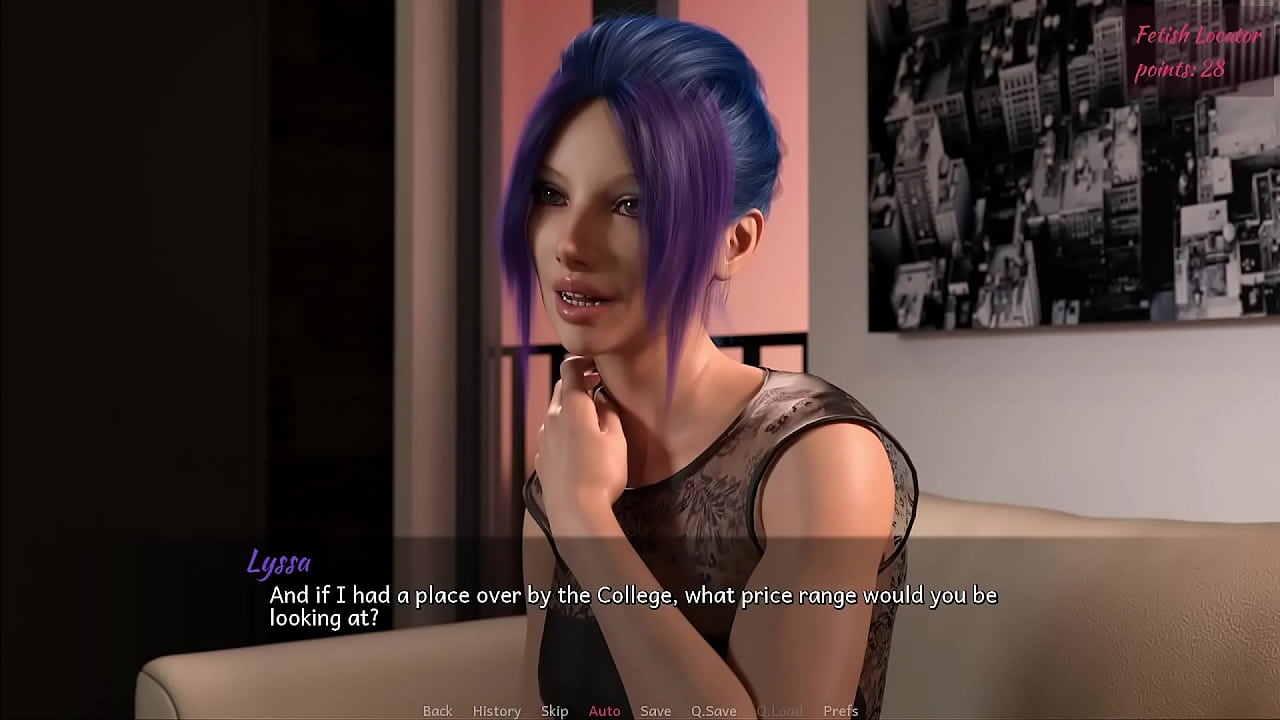
Task: Save your progress using the Save option
Action: click(x=656, y=711)
